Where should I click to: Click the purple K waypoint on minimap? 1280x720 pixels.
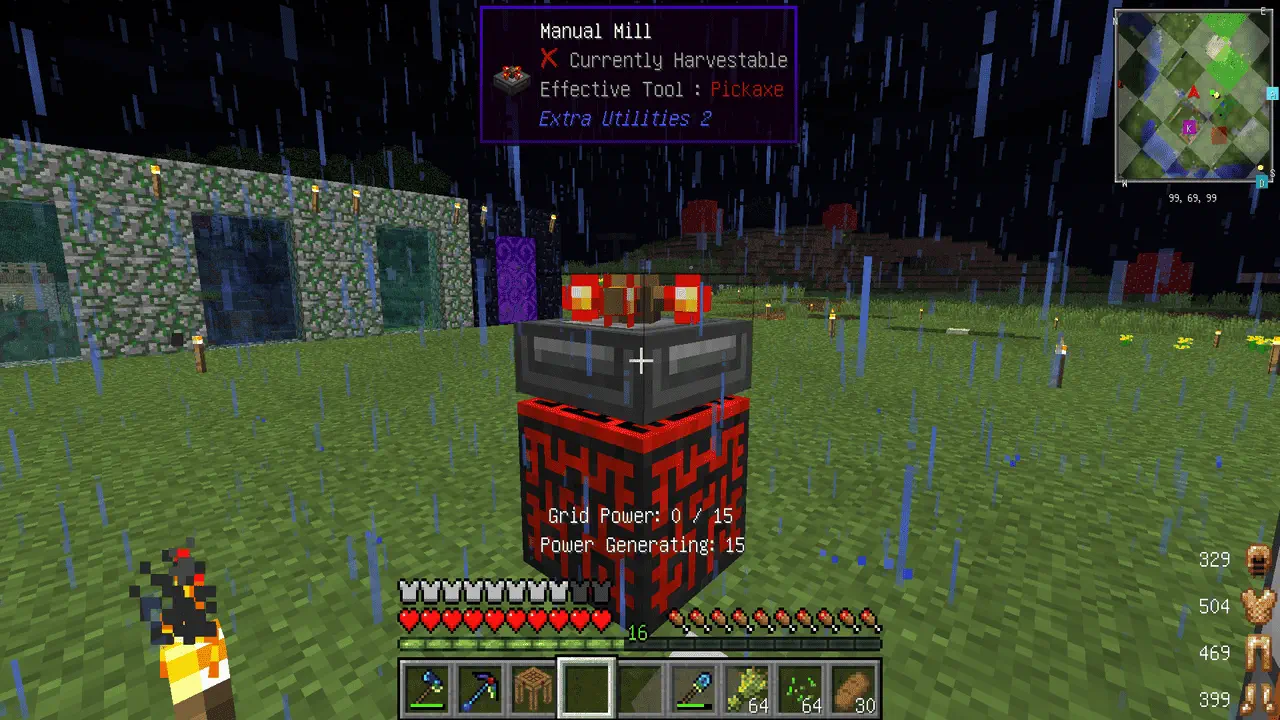1189,127
